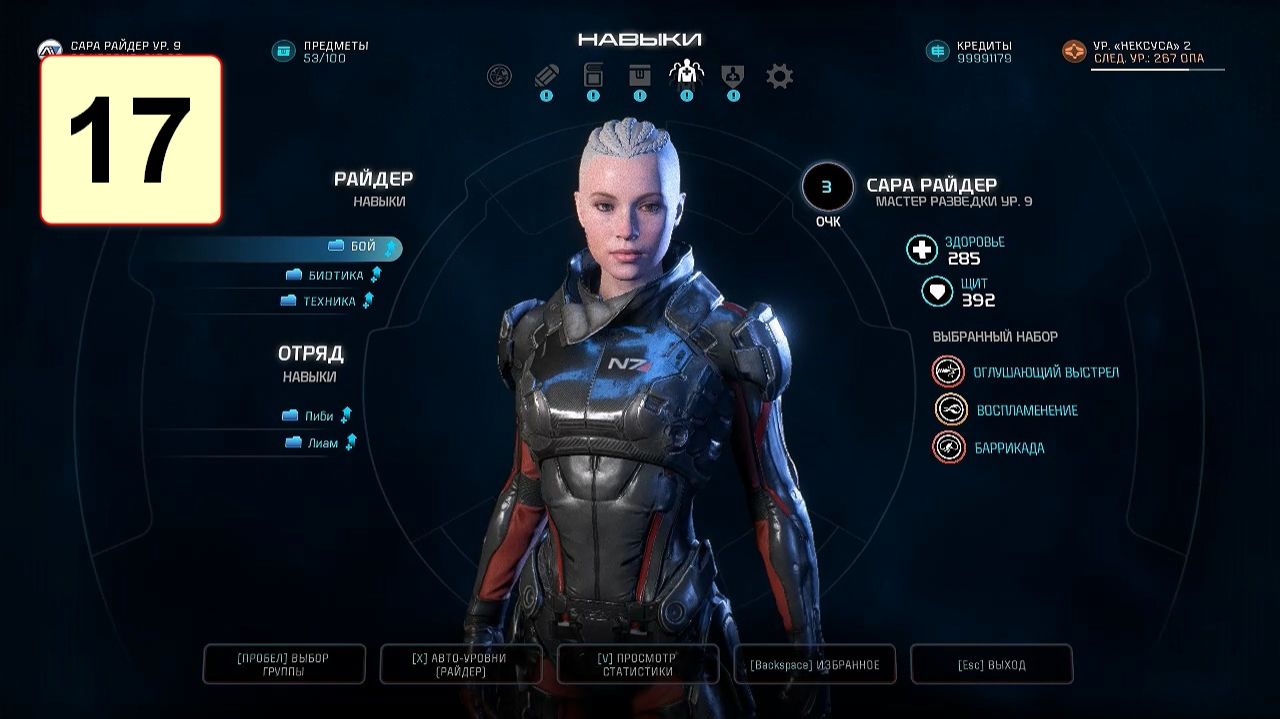
Task: Exit via the Выход button
Action: click(x=991, y=664)
